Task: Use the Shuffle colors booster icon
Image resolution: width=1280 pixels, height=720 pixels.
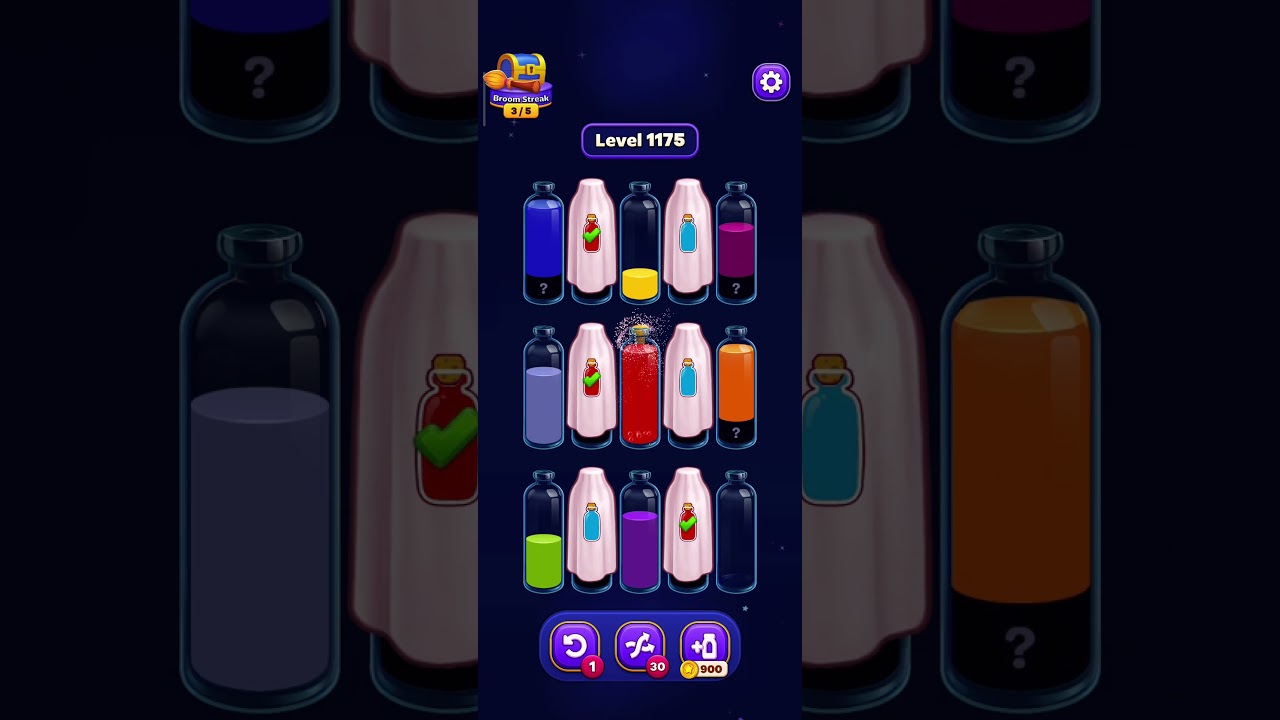Action: [640, 645]
